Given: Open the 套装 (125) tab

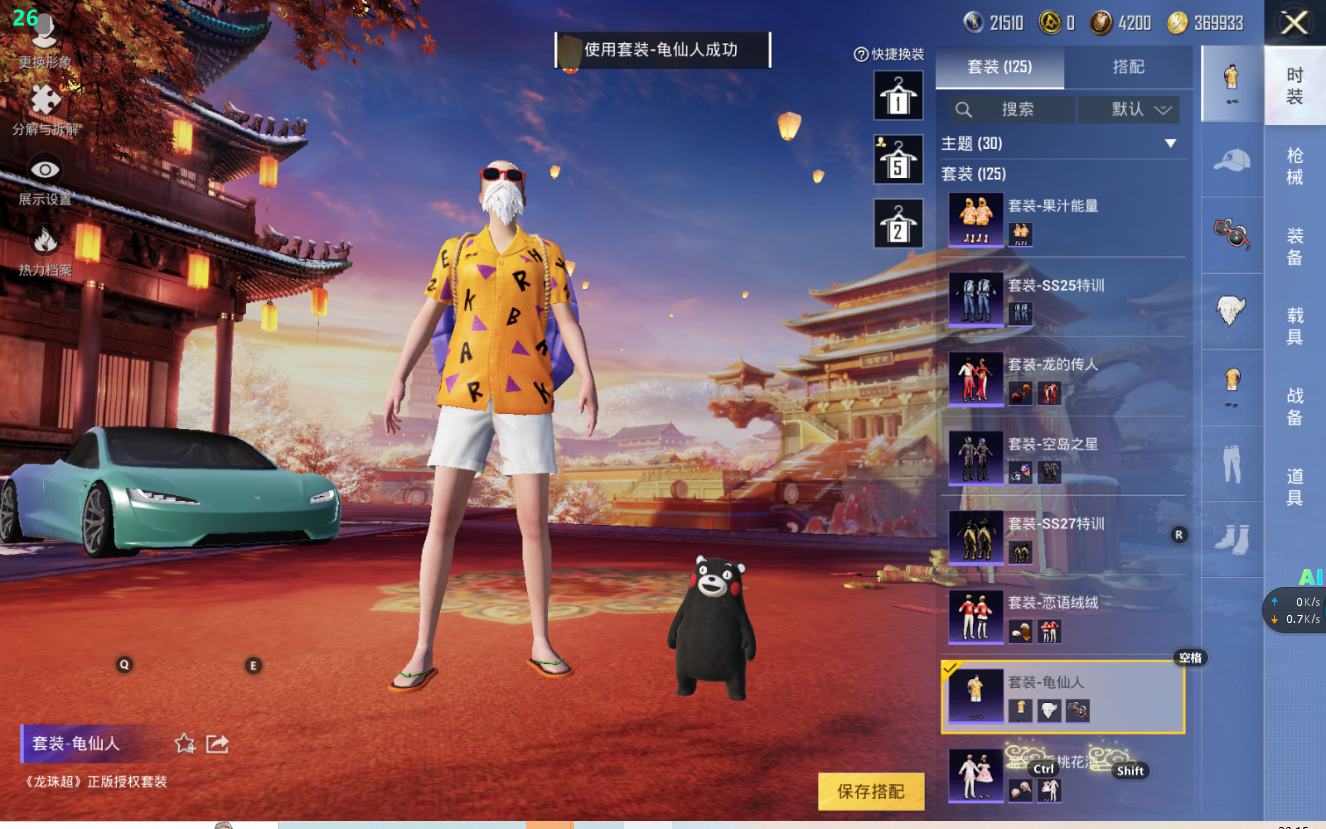Looking at the screenshot, I should click(999, 67).
